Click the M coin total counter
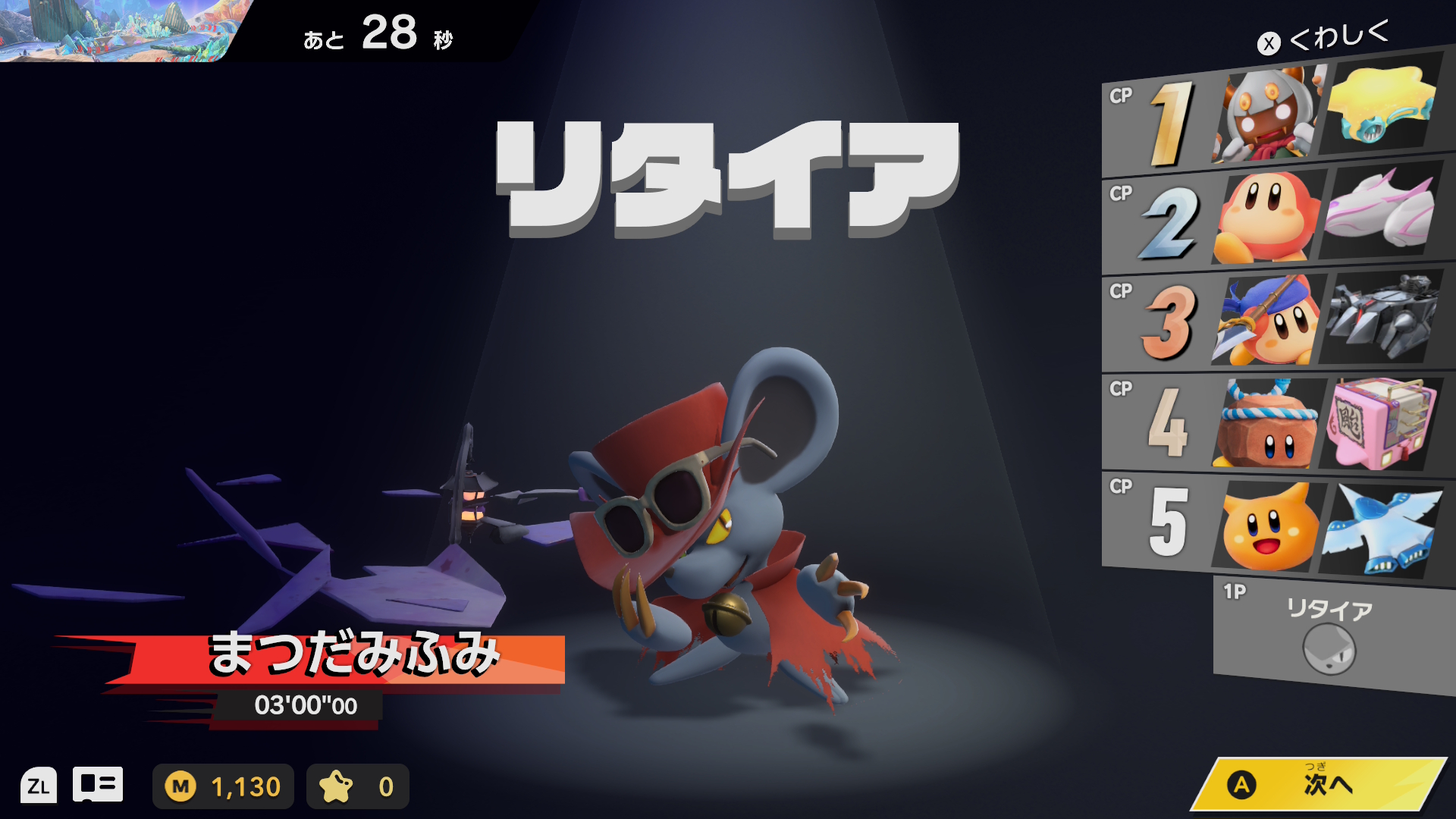This screenshot has height=819, width=1456. 223,786
